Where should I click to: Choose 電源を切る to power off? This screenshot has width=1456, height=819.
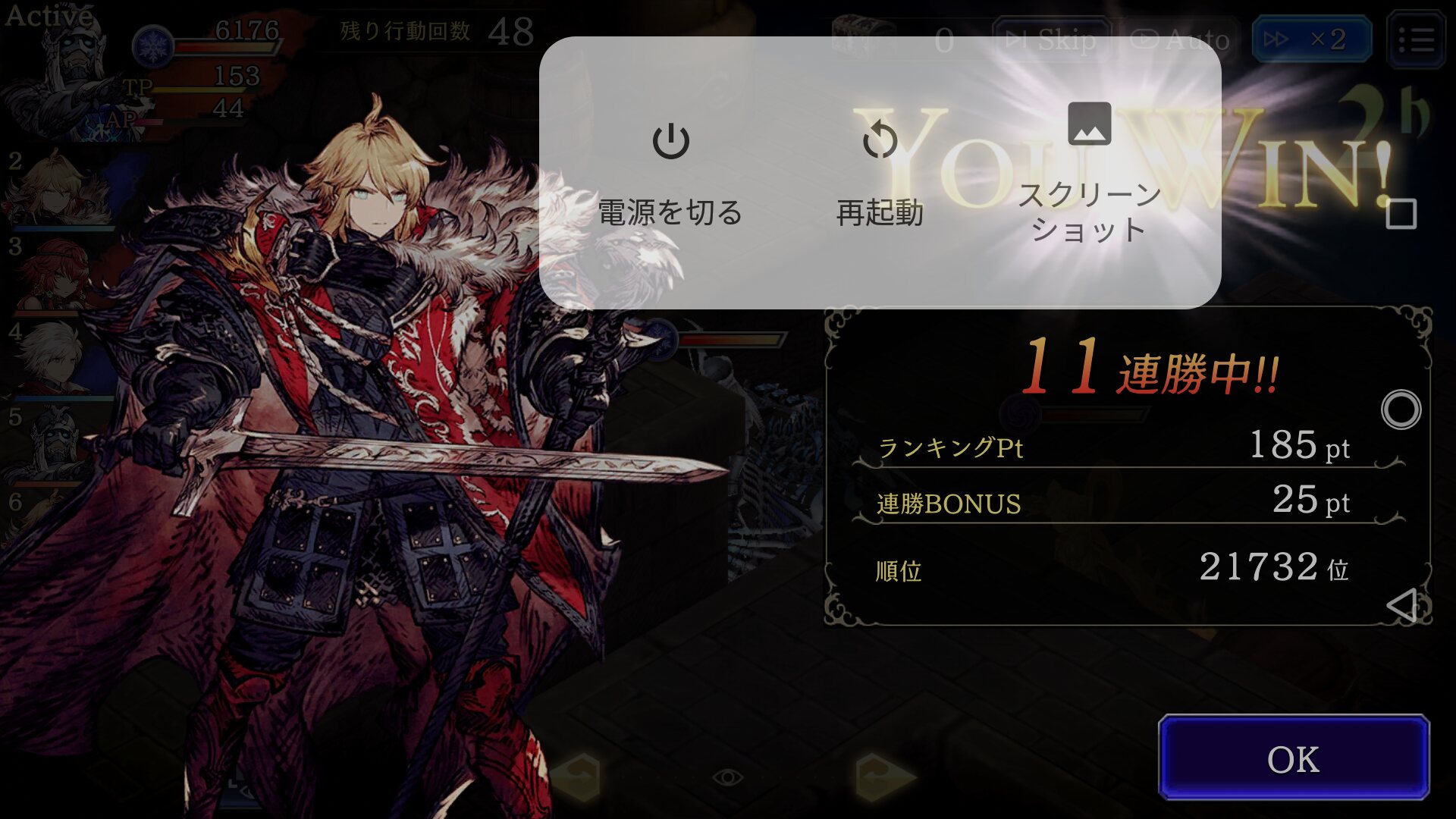tap(670, 173)
